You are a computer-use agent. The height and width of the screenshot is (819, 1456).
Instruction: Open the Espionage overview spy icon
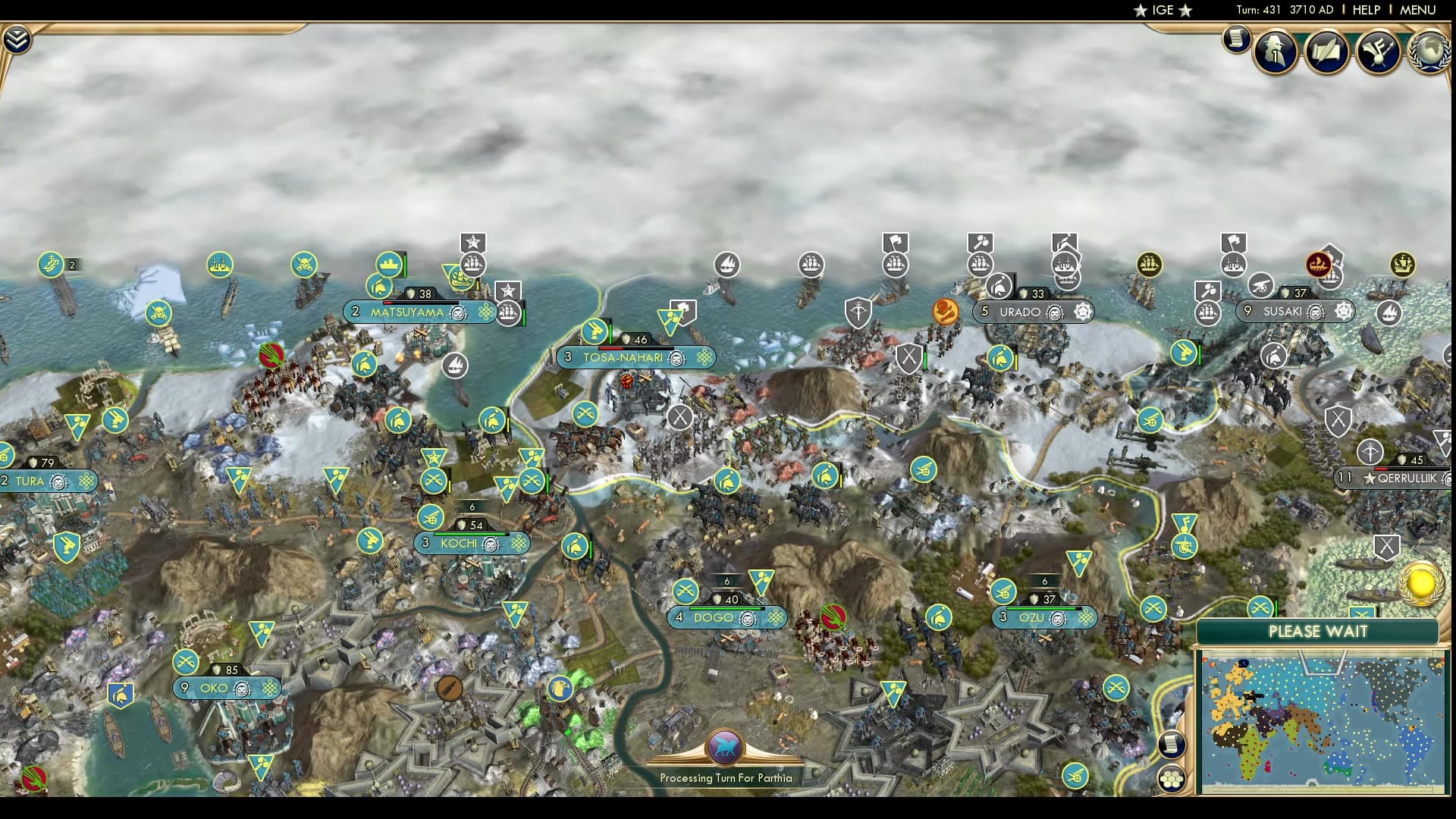click(x=1276, y=53)
